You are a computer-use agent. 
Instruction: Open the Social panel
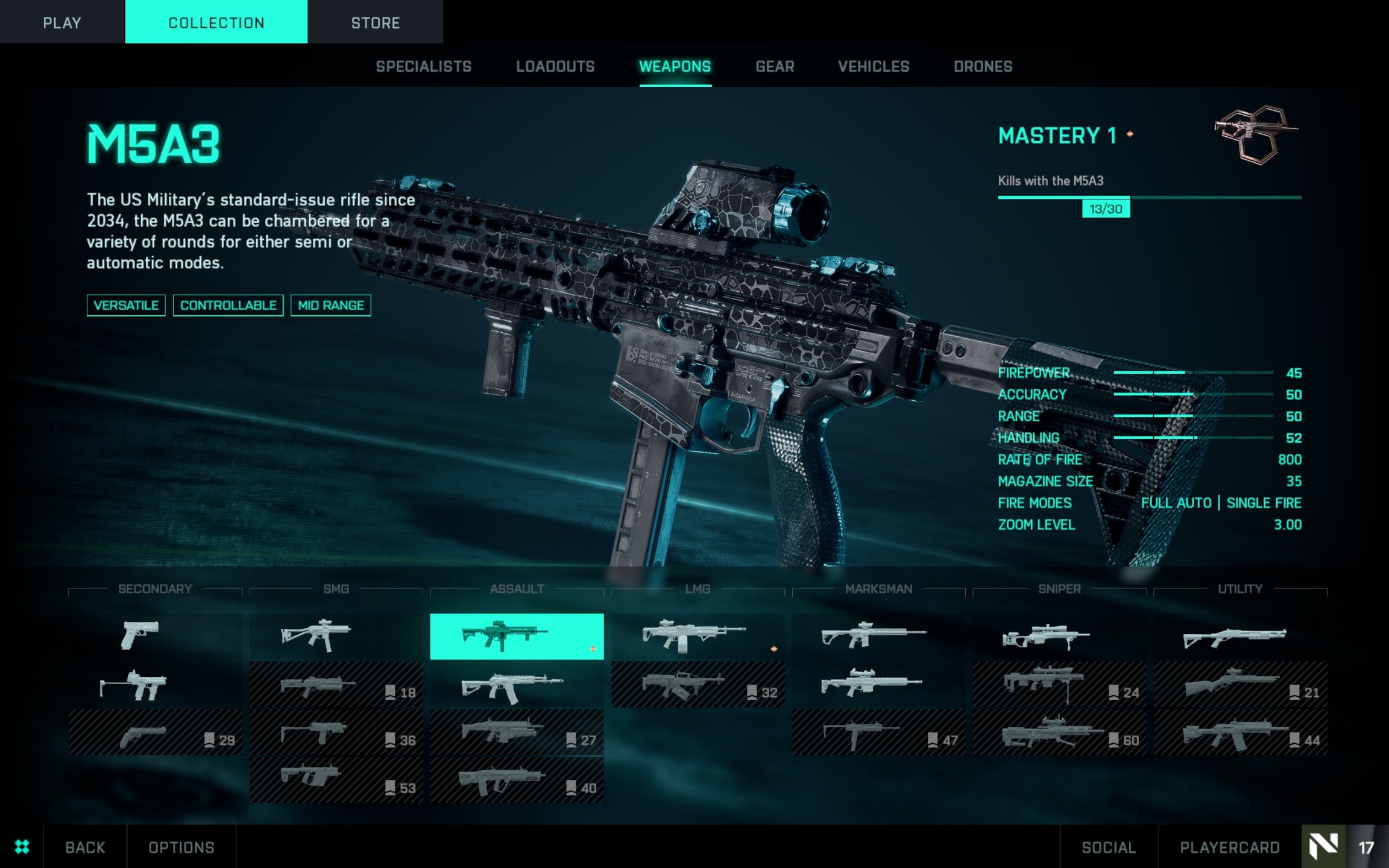[1108, 847]
